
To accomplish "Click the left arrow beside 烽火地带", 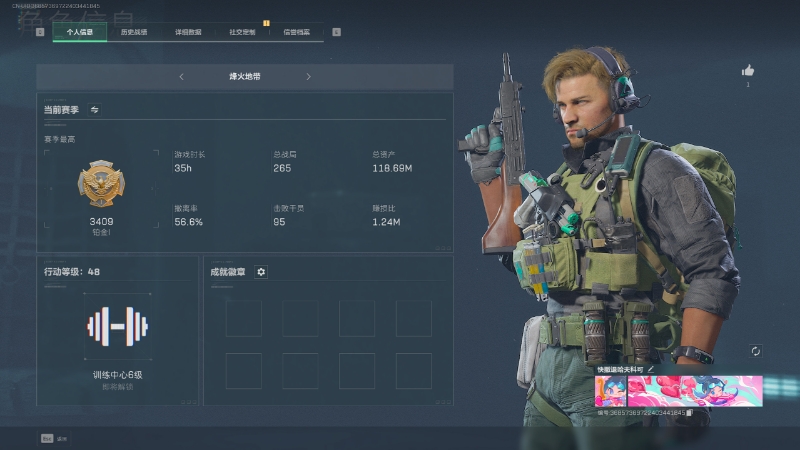I will (x=181, y=77).
